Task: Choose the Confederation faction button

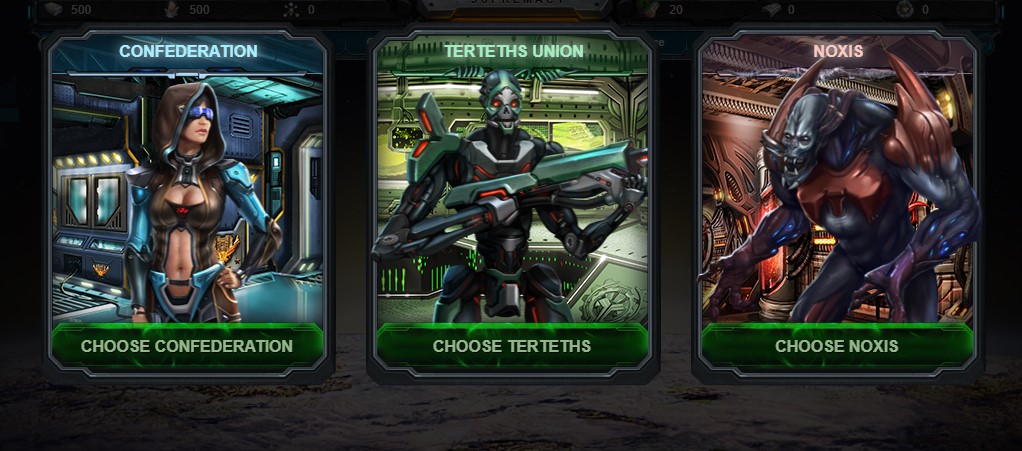Action: 187,346
